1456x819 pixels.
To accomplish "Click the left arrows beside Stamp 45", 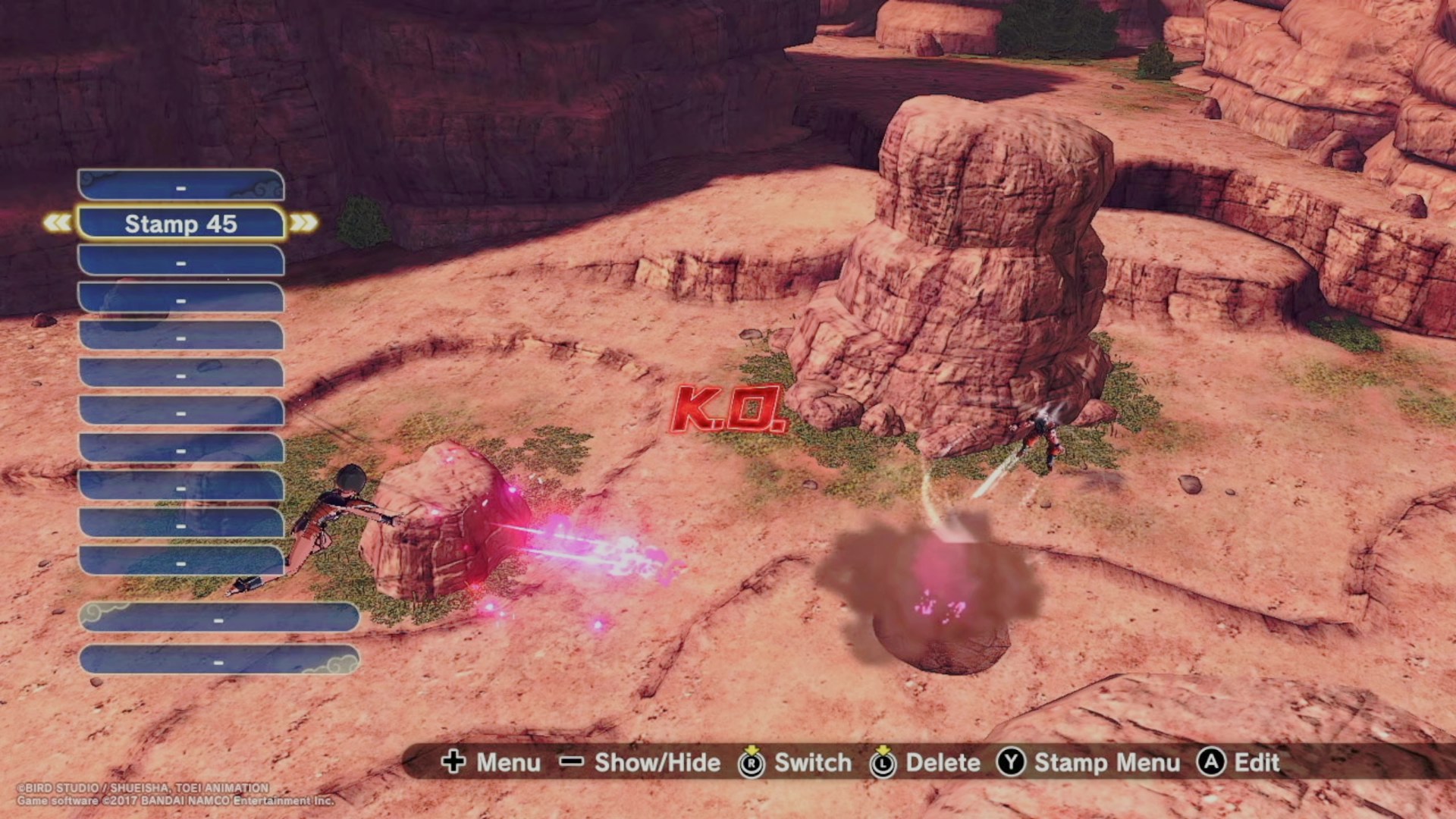I will tap(58, 223).
